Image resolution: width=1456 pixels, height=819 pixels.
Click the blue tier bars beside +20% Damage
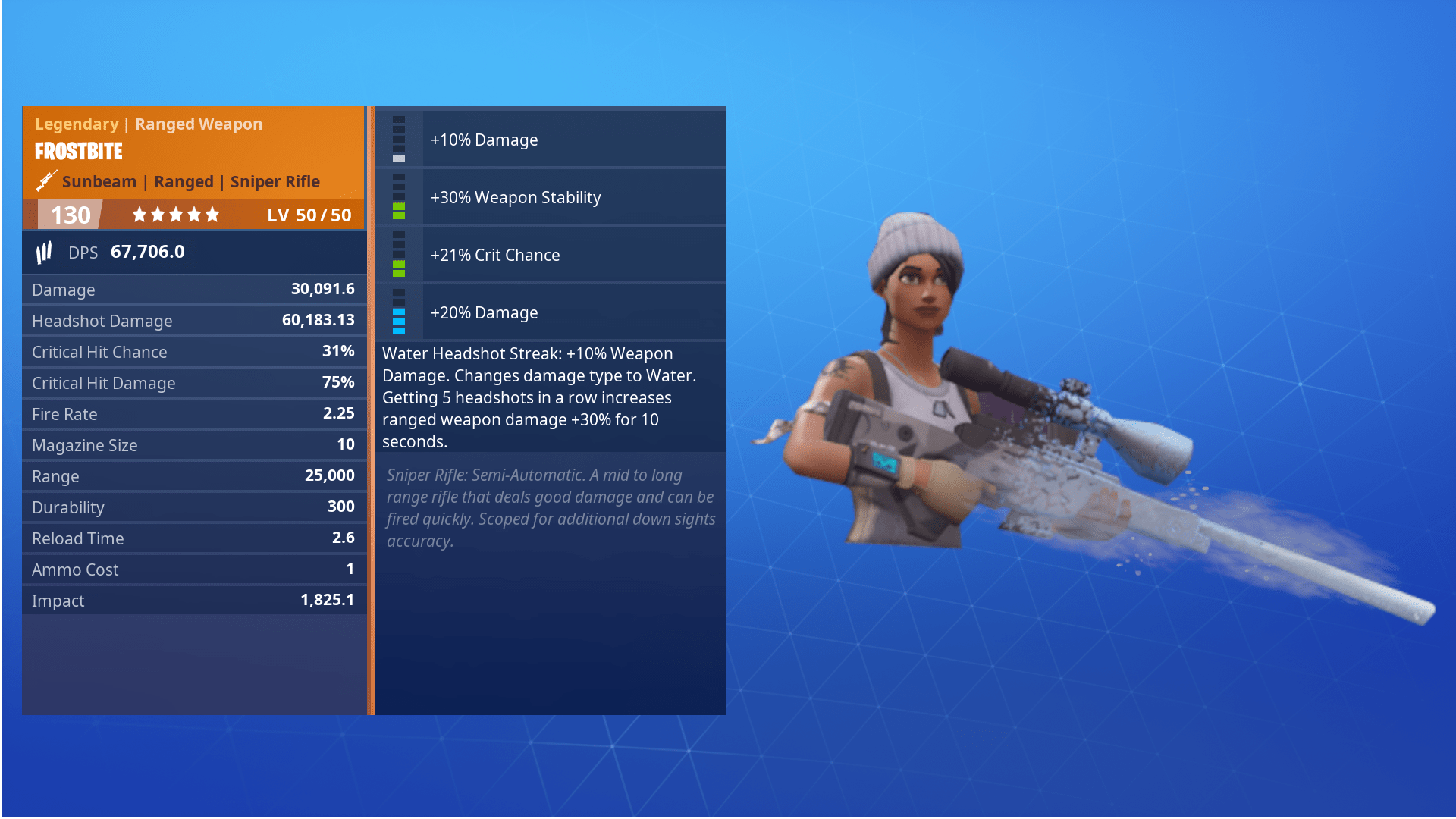398,322
